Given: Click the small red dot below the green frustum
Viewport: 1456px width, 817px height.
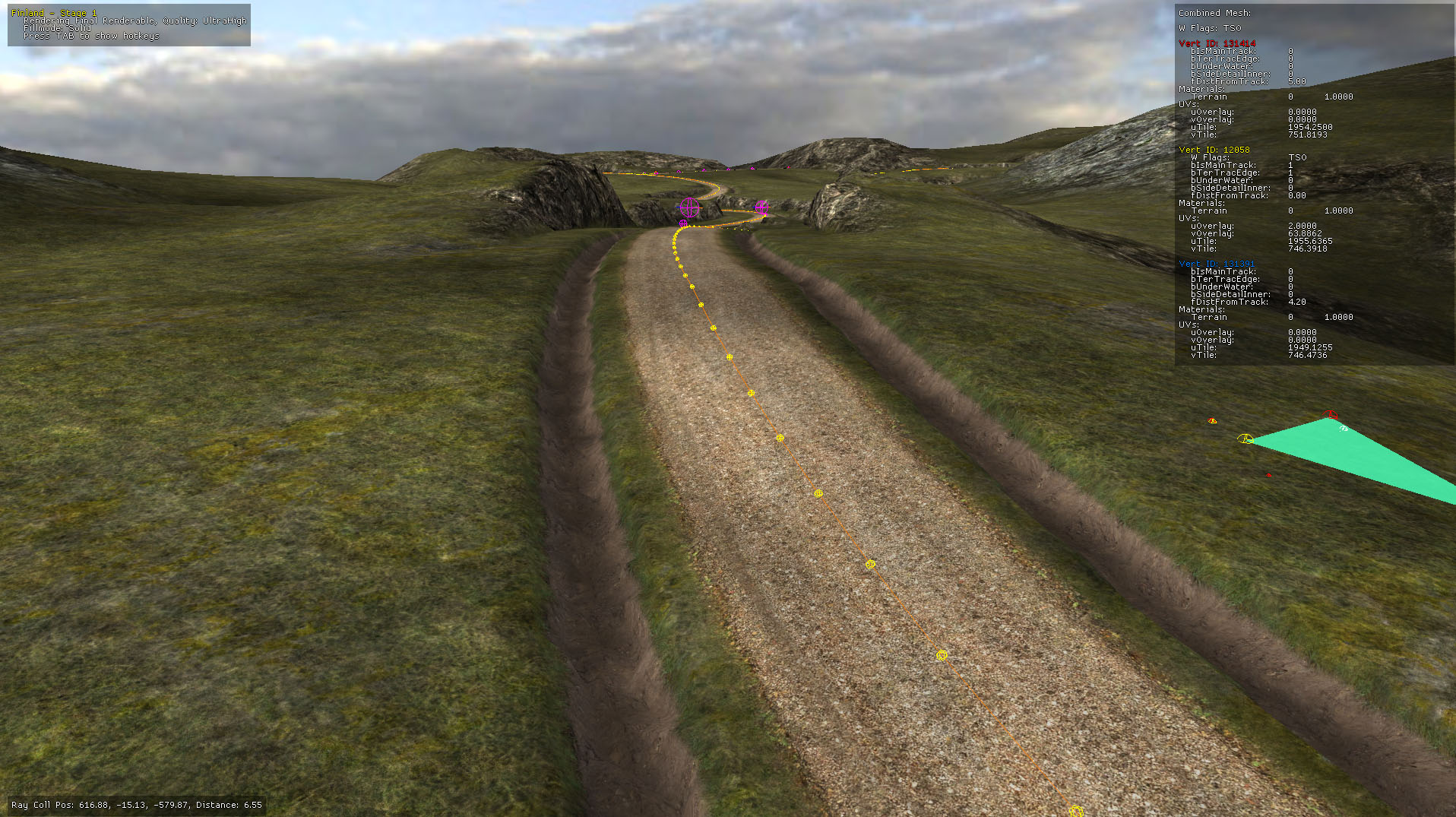Looking at the screenshot, I should click(x=1268, y=475).
